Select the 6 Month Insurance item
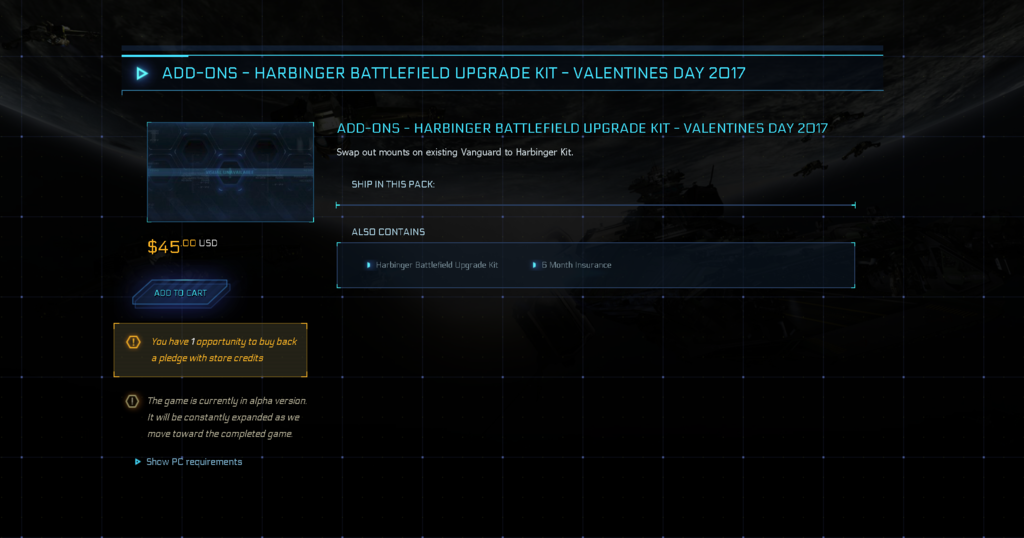The image size is (1024, 538). tap(576, 265)
